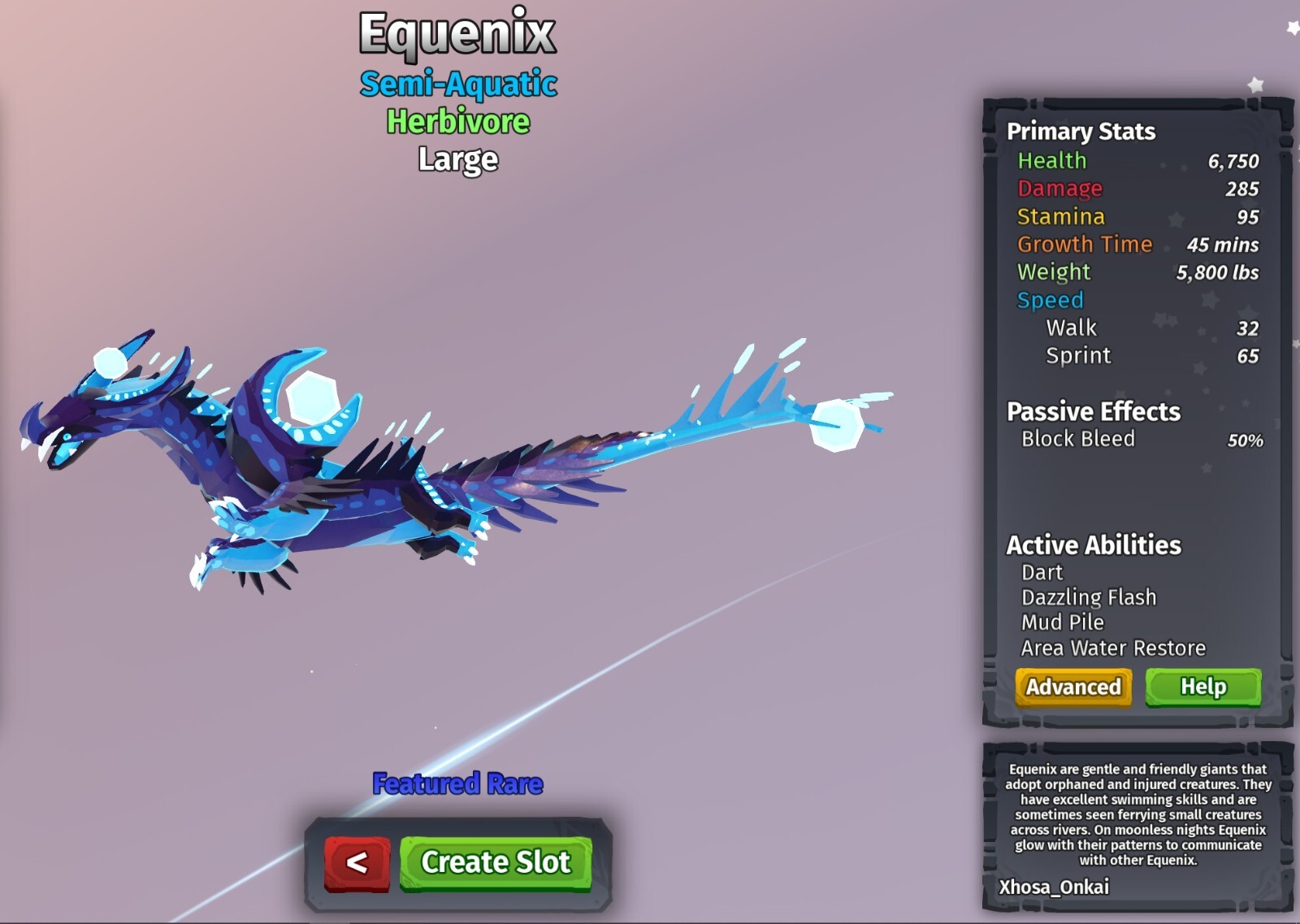
Task: Select the Dazzling Flash ability
Action: pos(1089,597)
